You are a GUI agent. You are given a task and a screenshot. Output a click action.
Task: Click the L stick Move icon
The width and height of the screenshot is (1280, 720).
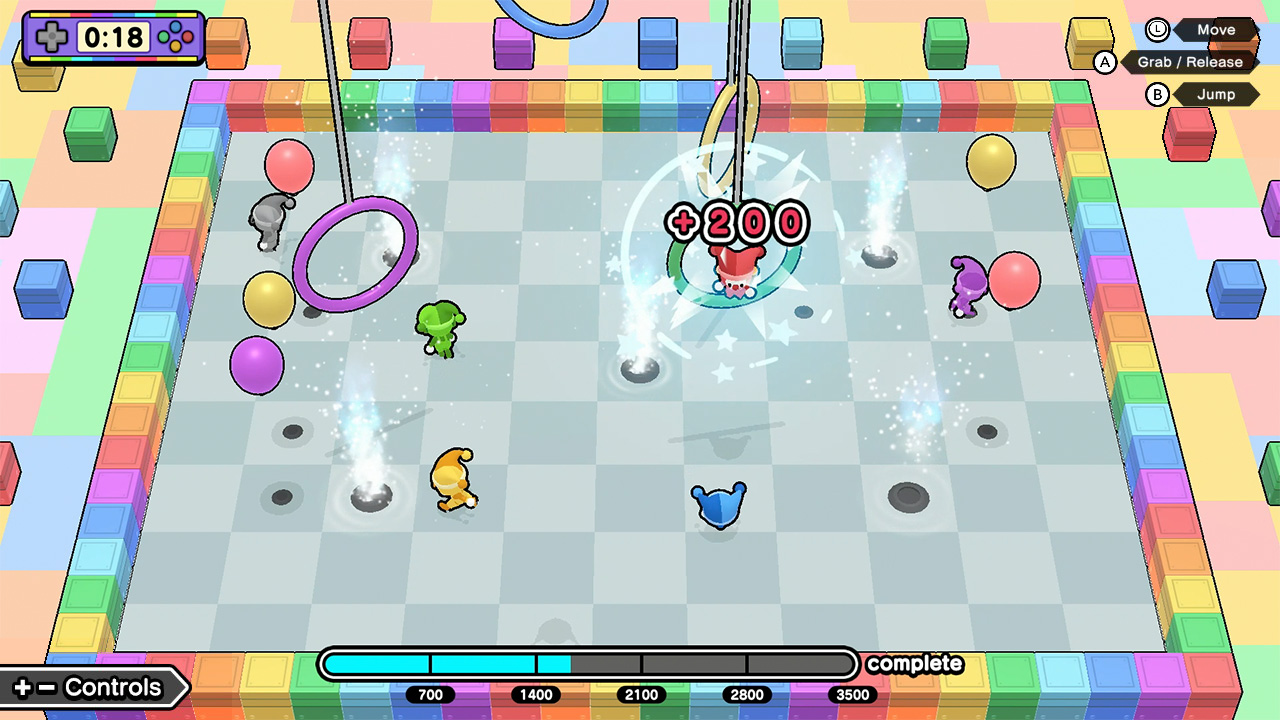pos(1156,30)
